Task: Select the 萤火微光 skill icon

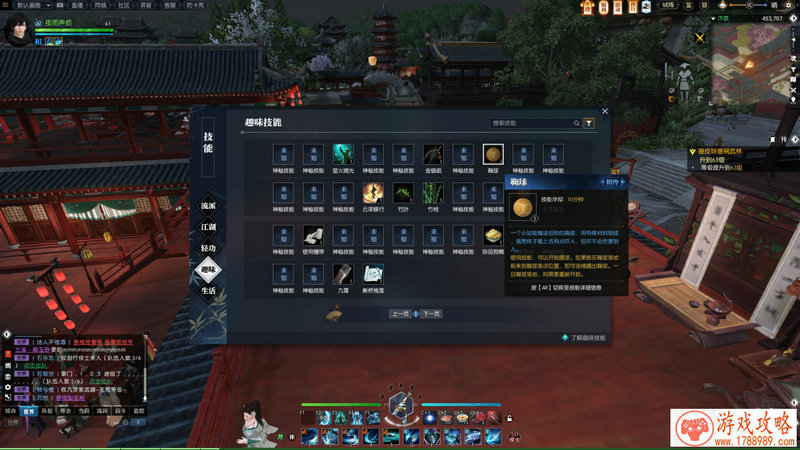Action: point(343,154)
